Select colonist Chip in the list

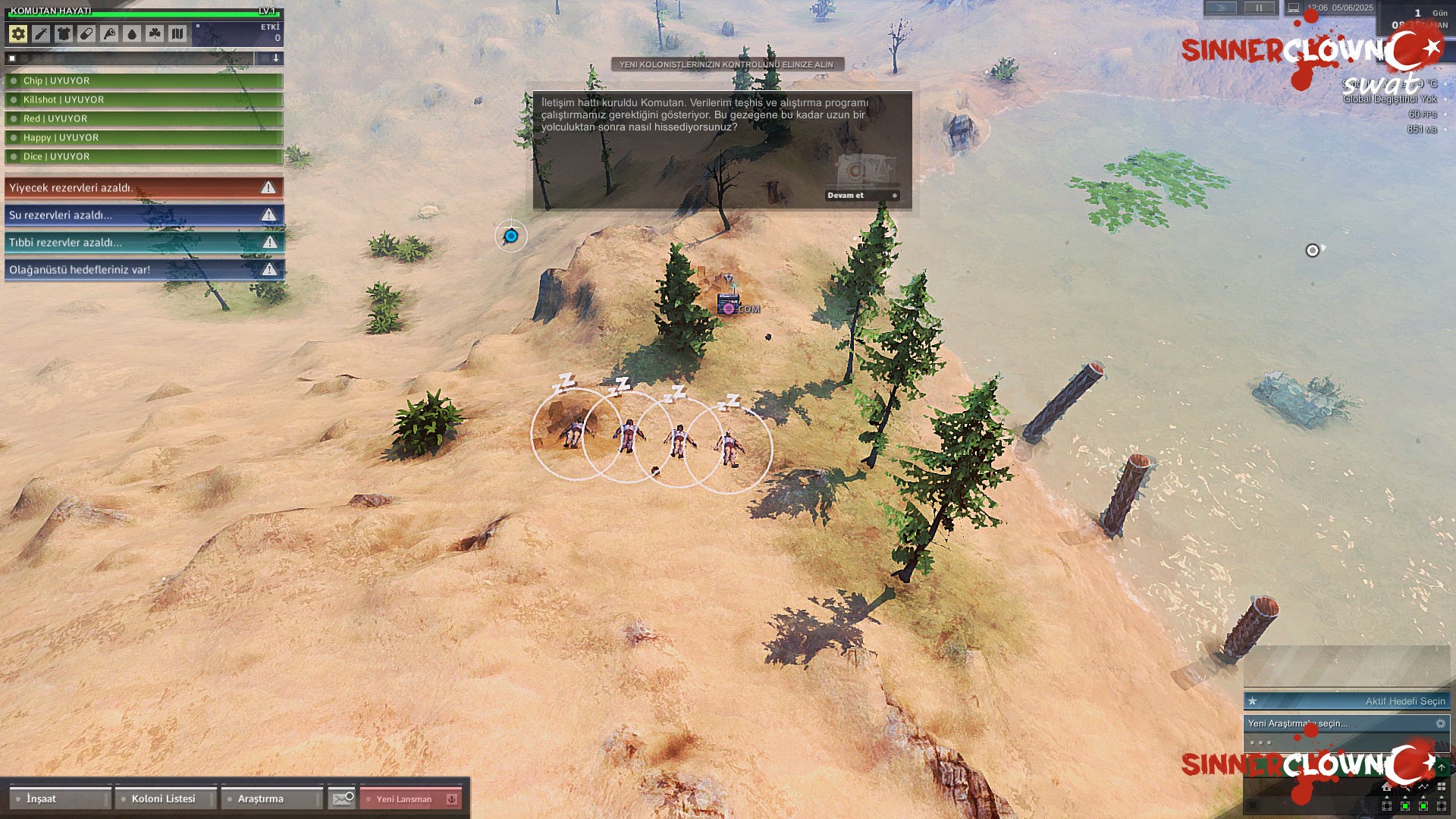pyautogui.click(x=144, y=81)
